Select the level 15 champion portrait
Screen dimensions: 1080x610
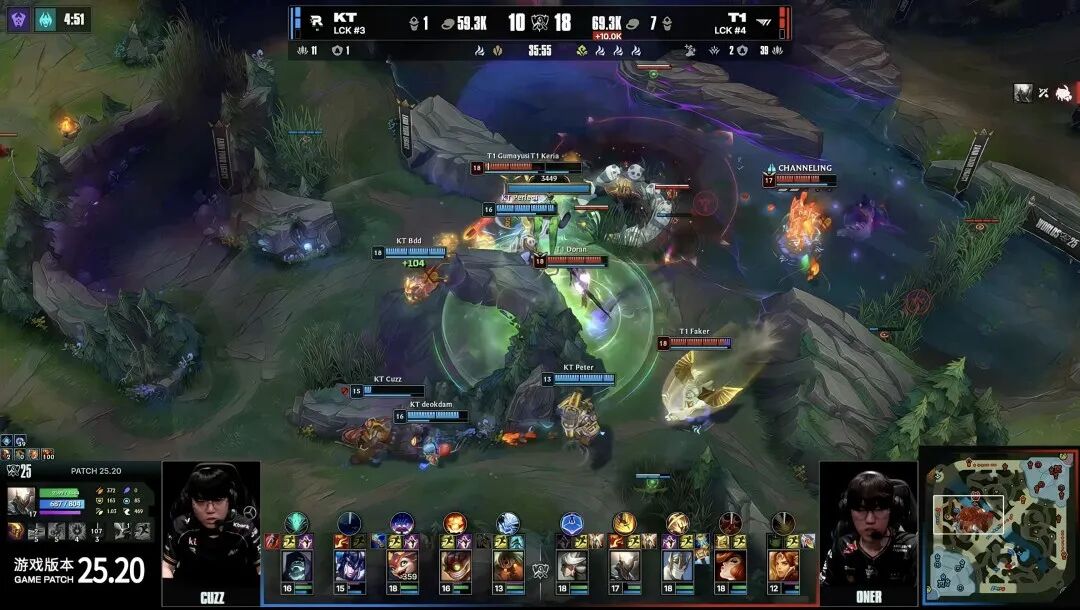349,566
